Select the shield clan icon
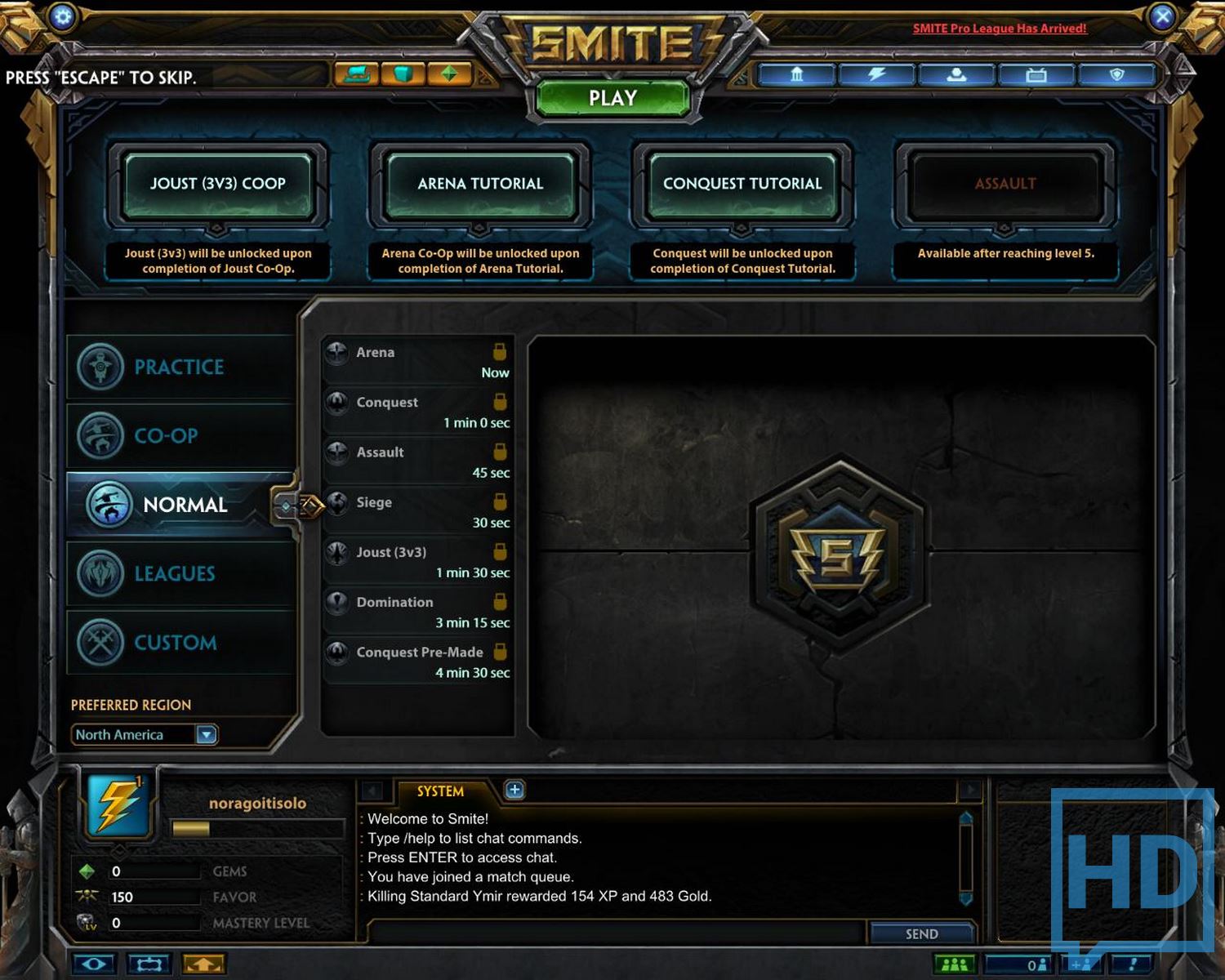 coord(1119,74)
